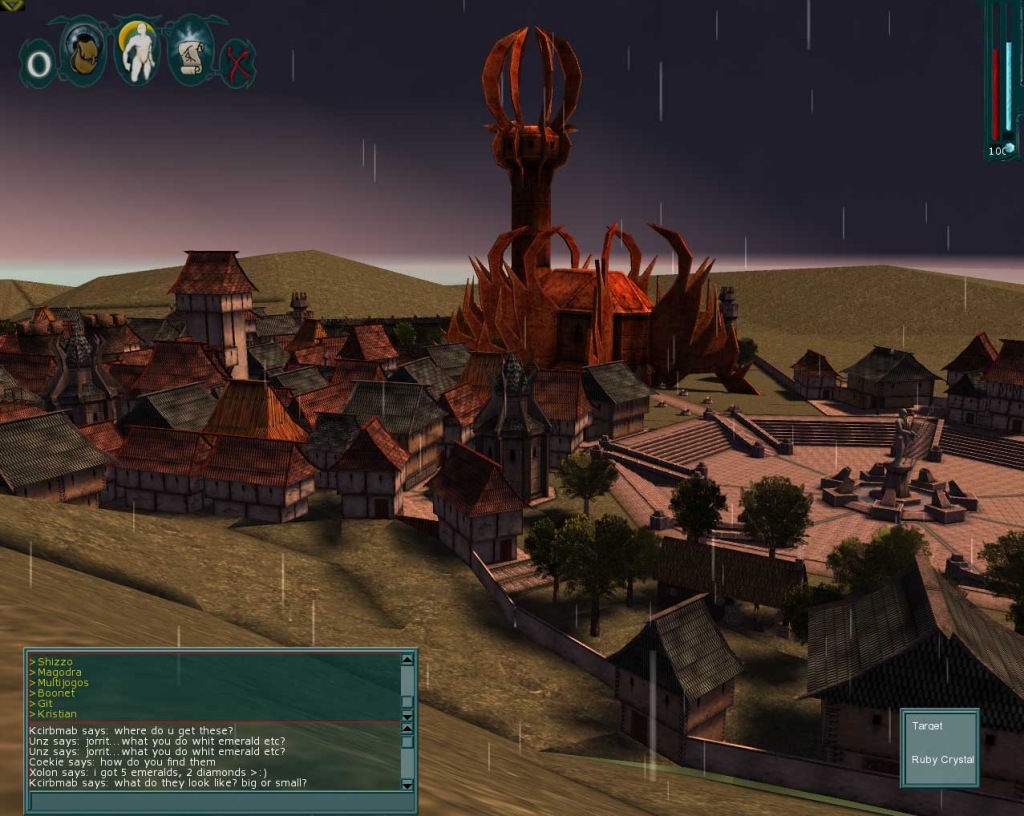Click the chat log scroll-up arrow
This screenshot has height=816, width=1024.
(407, 729)
